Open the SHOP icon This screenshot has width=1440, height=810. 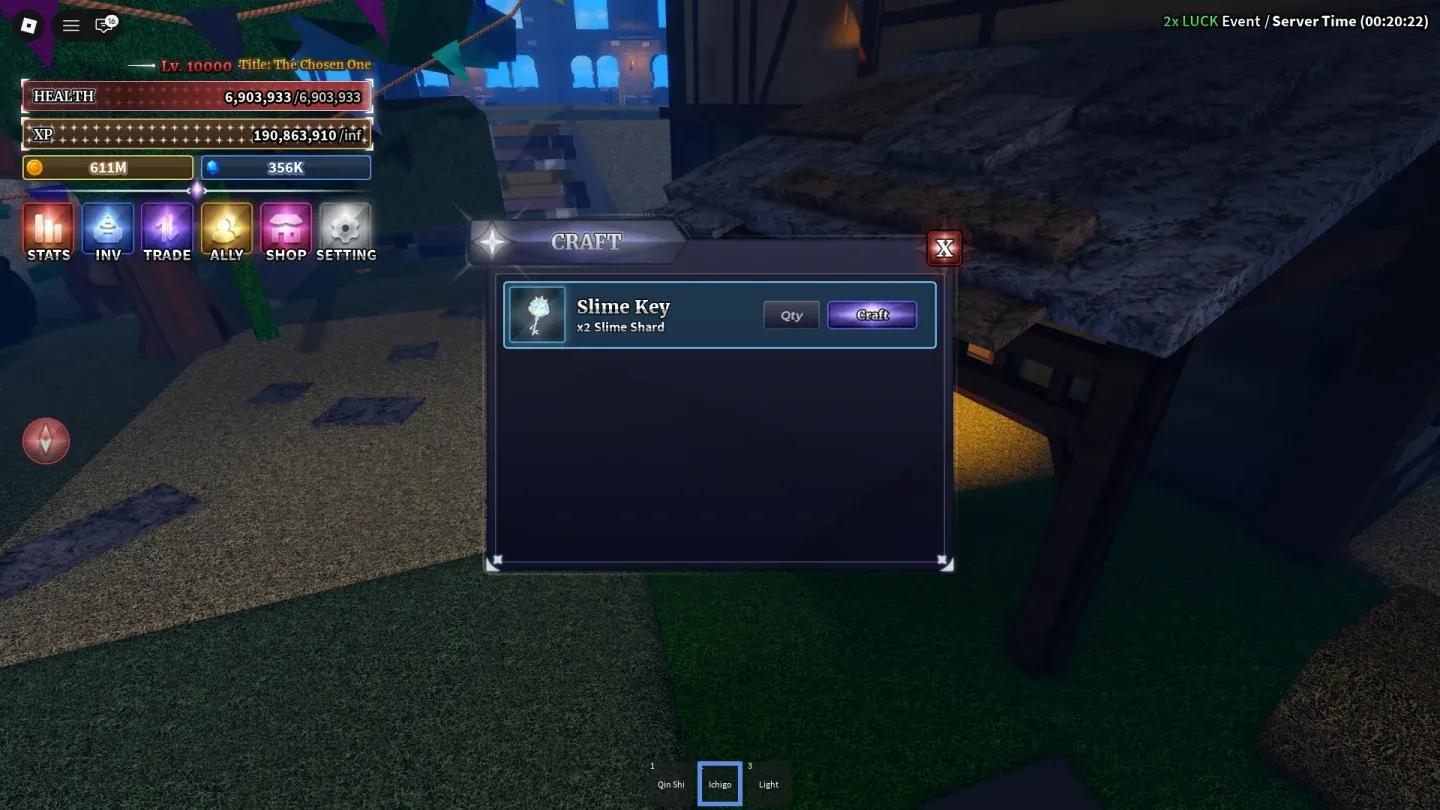coord(285,230)
